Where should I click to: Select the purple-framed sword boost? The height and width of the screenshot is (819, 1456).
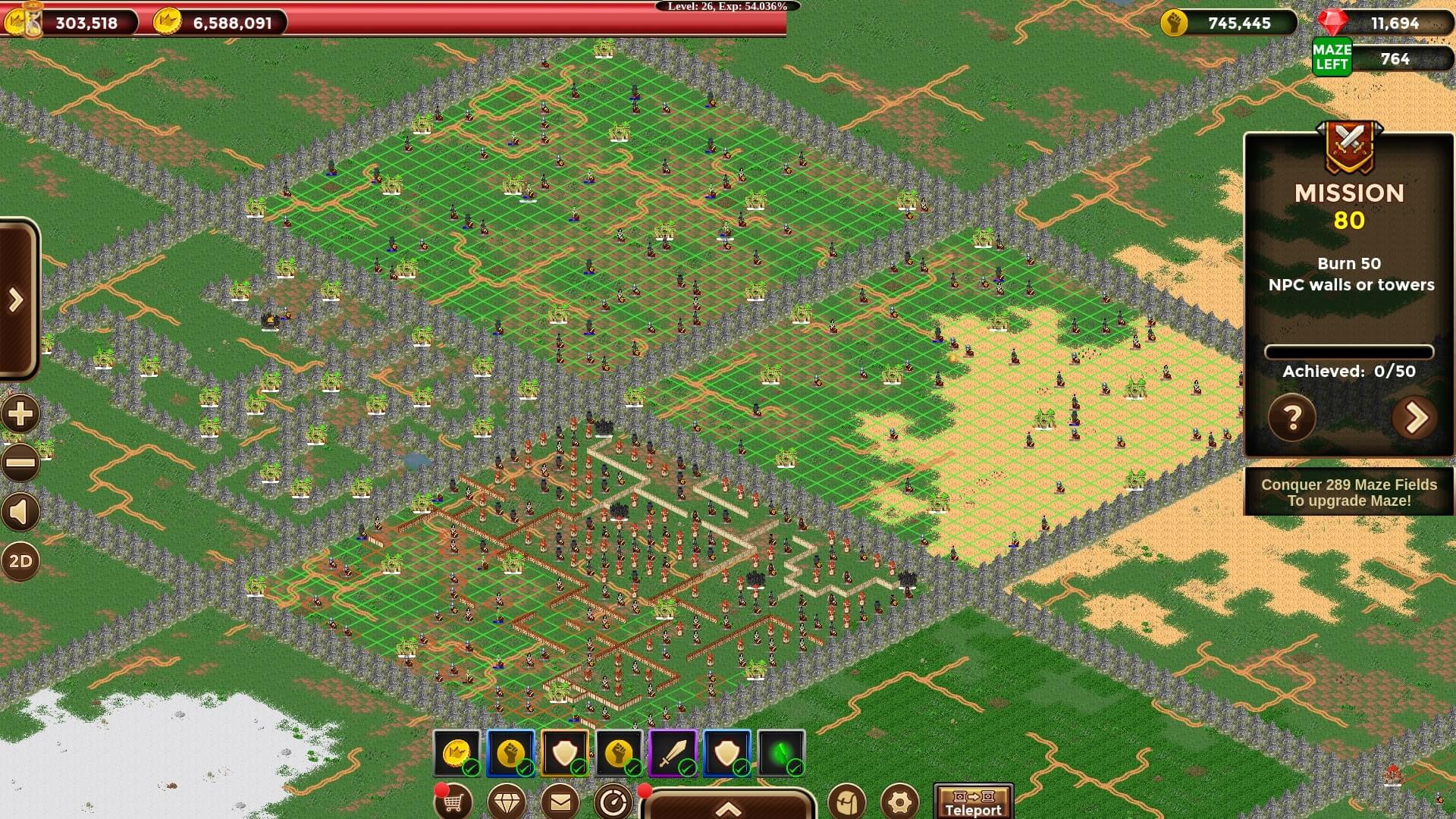click(x=673, y=753)
